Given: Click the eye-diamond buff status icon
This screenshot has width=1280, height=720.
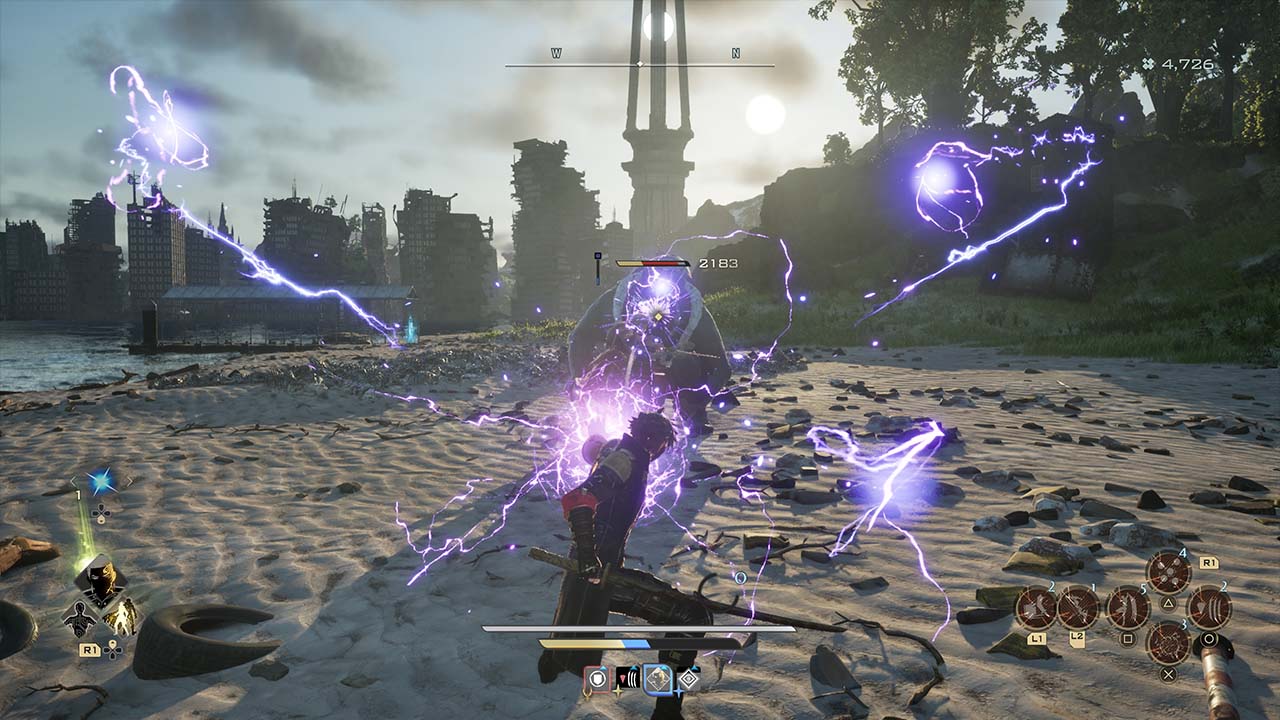Looking at the screenshot, I should [x=689, y=680].
